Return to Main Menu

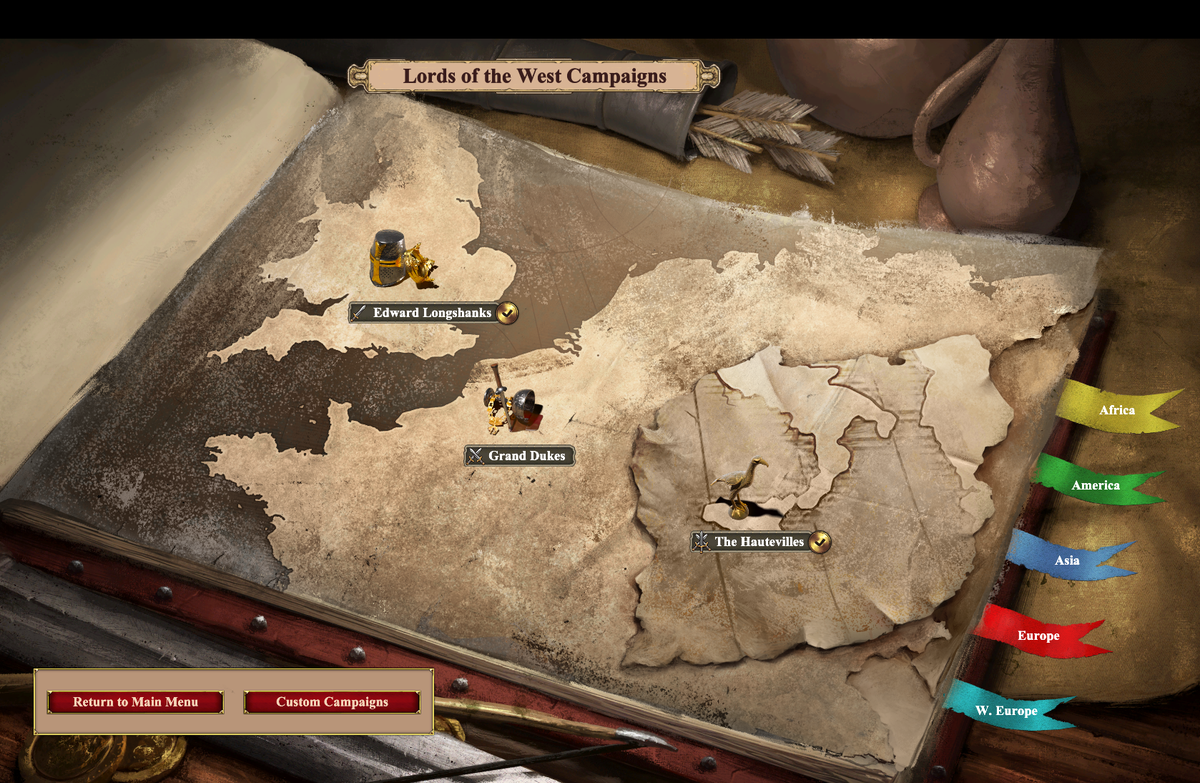click(x=135, y=702)
